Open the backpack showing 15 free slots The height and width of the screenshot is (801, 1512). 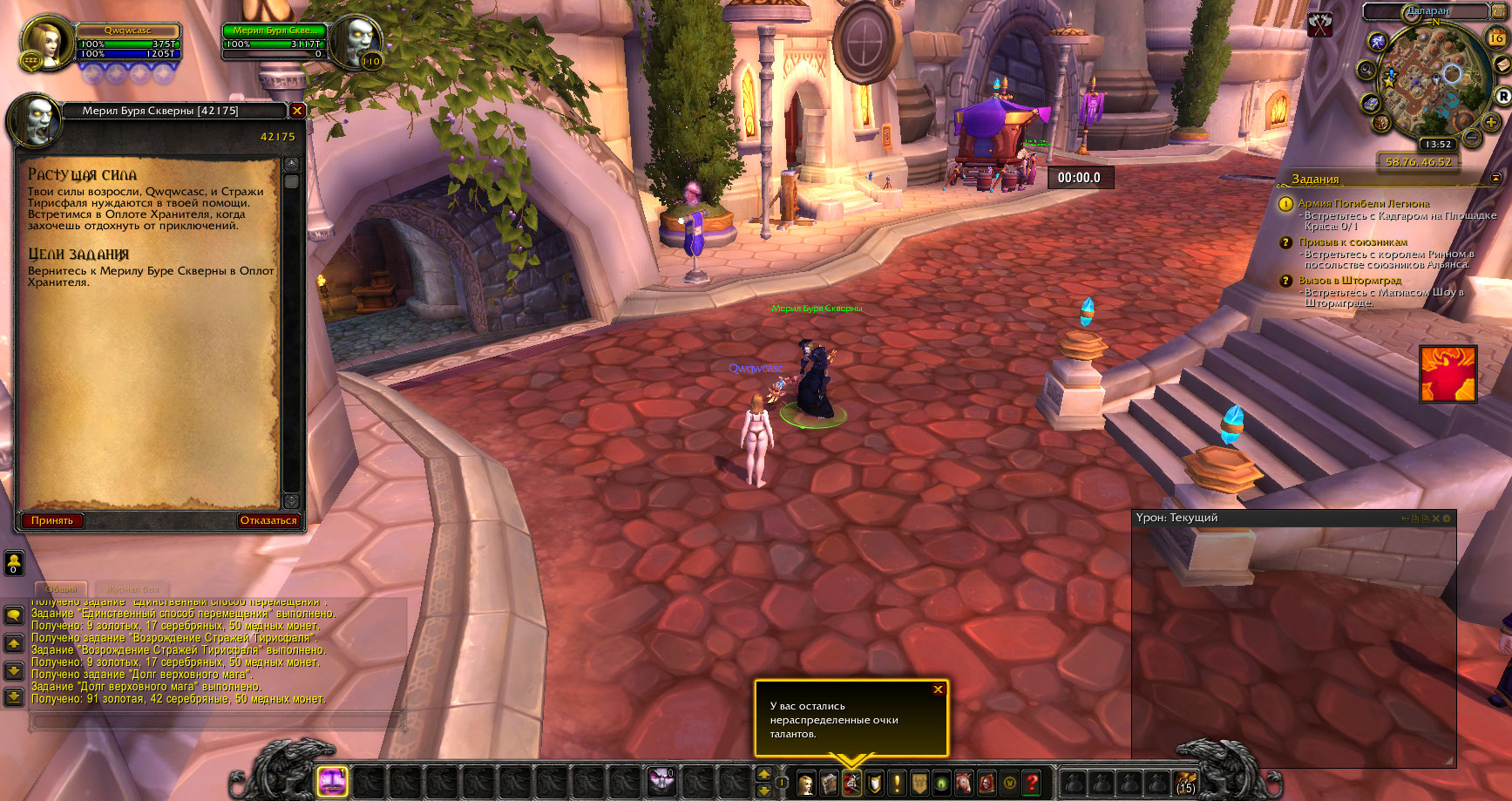point(1185,782)
